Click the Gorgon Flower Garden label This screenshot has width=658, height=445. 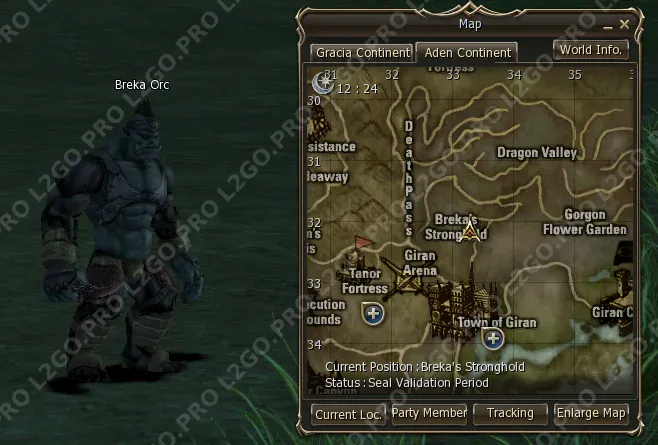pos(585,222)
